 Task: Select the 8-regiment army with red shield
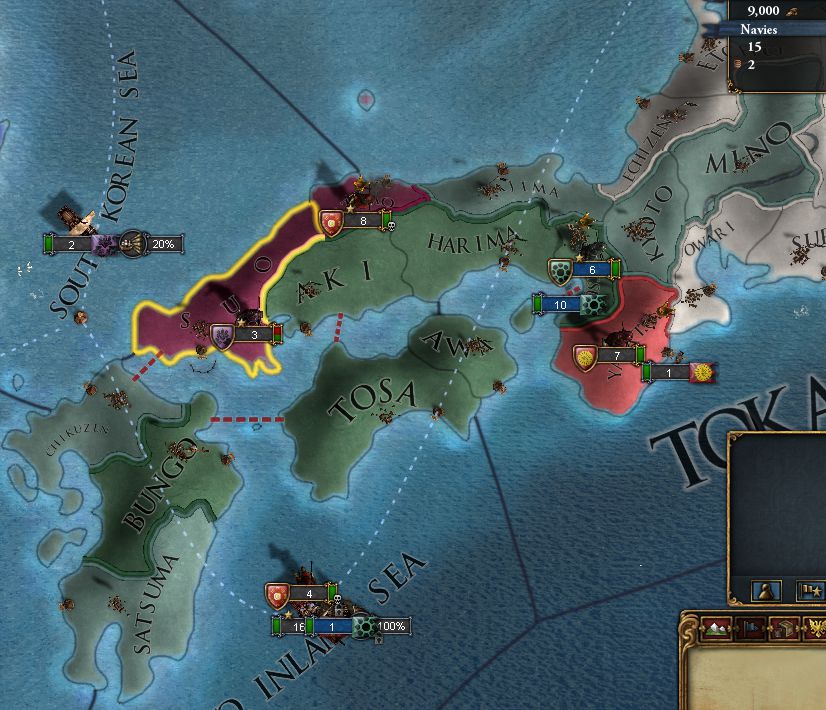point(354,221)
